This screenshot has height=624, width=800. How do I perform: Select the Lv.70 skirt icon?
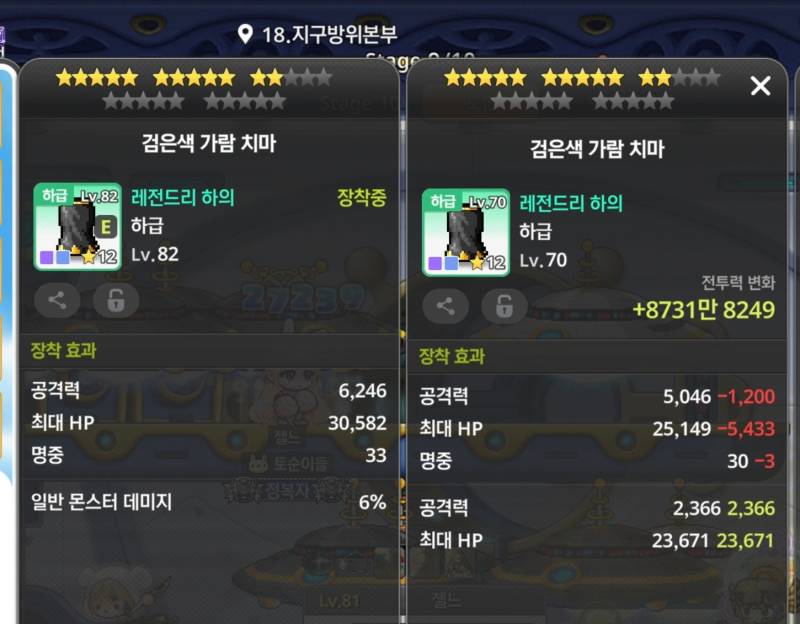465,233
